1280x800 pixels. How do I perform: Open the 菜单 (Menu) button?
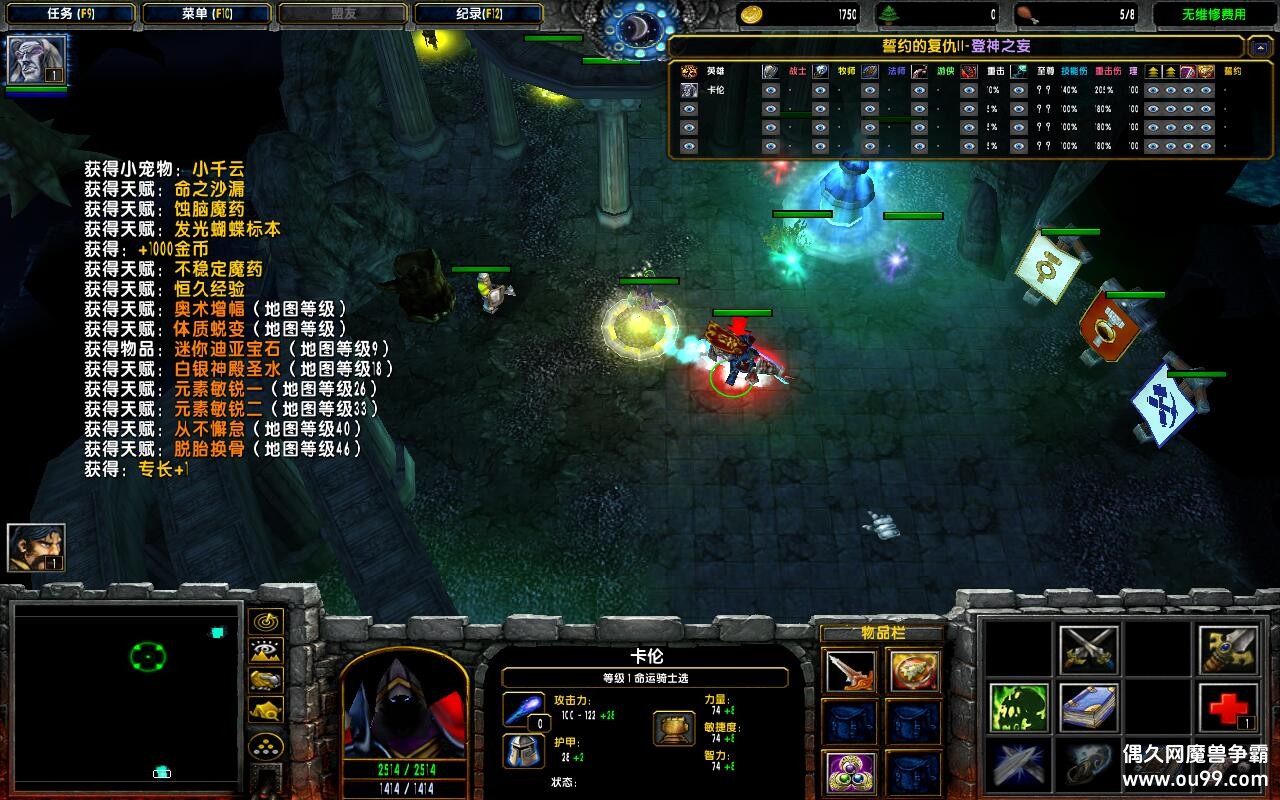tap(206, 14)
